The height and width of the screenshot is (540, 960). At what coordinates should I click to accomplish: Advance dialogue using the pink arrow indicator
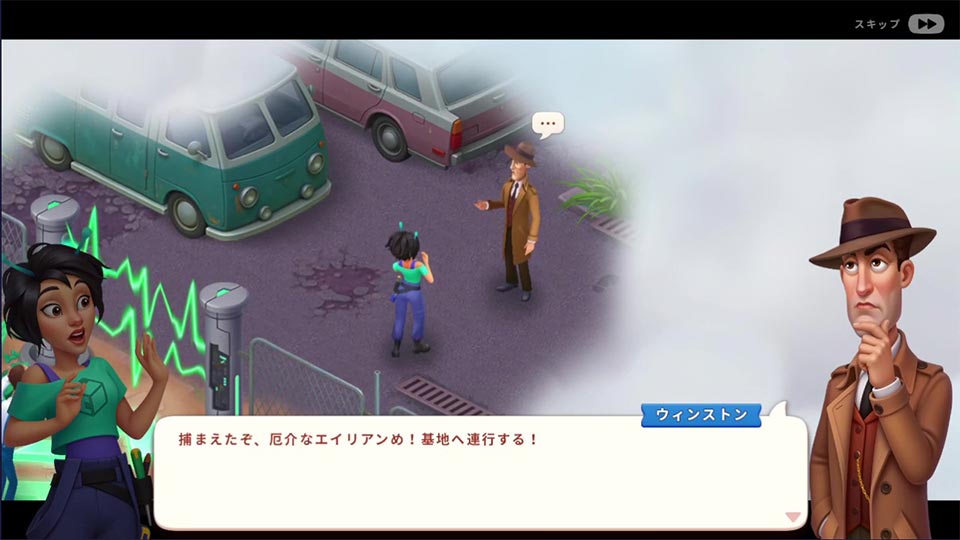pos(792,517)
